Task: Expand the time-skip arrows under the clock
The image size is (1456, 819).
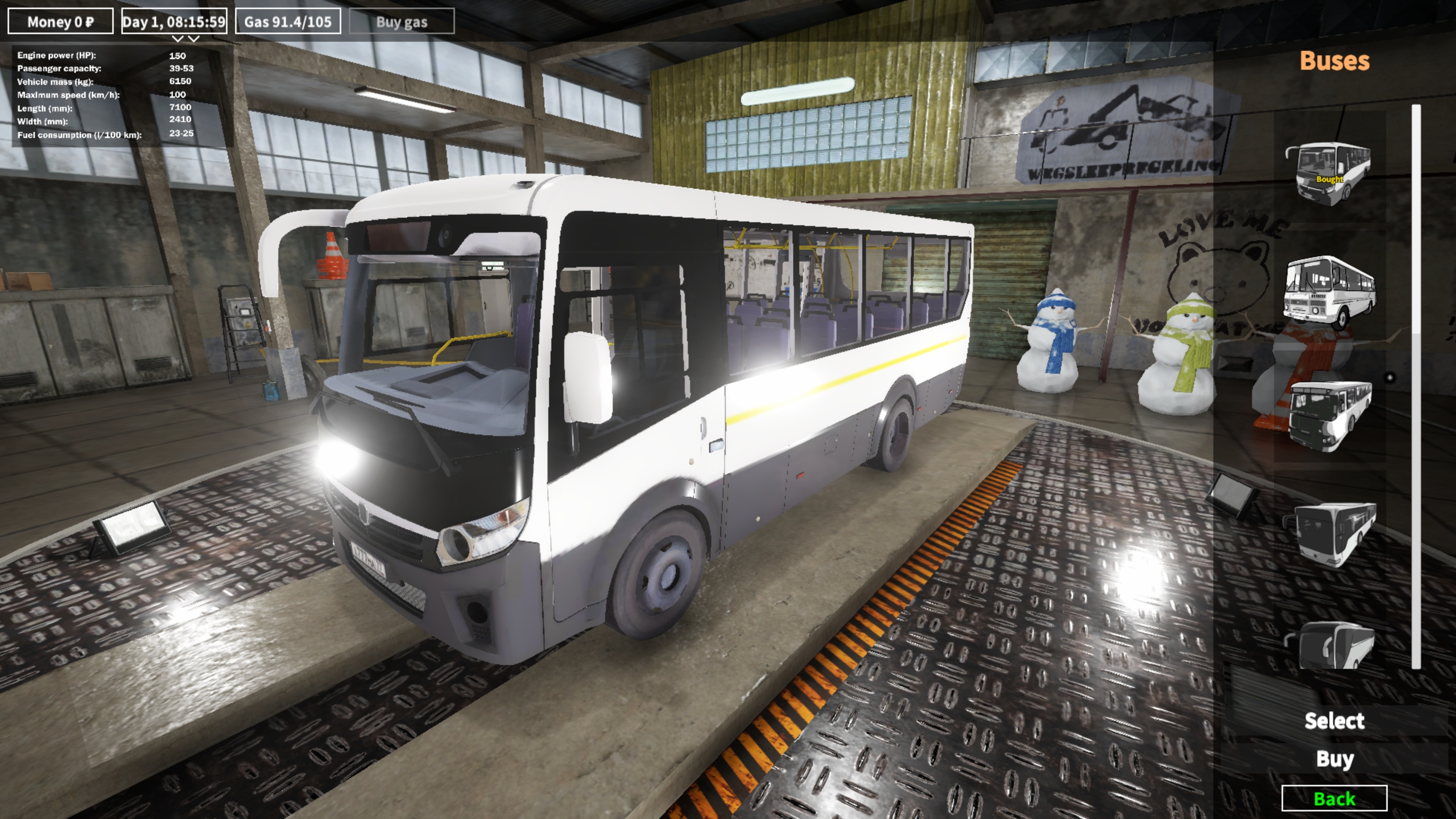Action: 187,39
